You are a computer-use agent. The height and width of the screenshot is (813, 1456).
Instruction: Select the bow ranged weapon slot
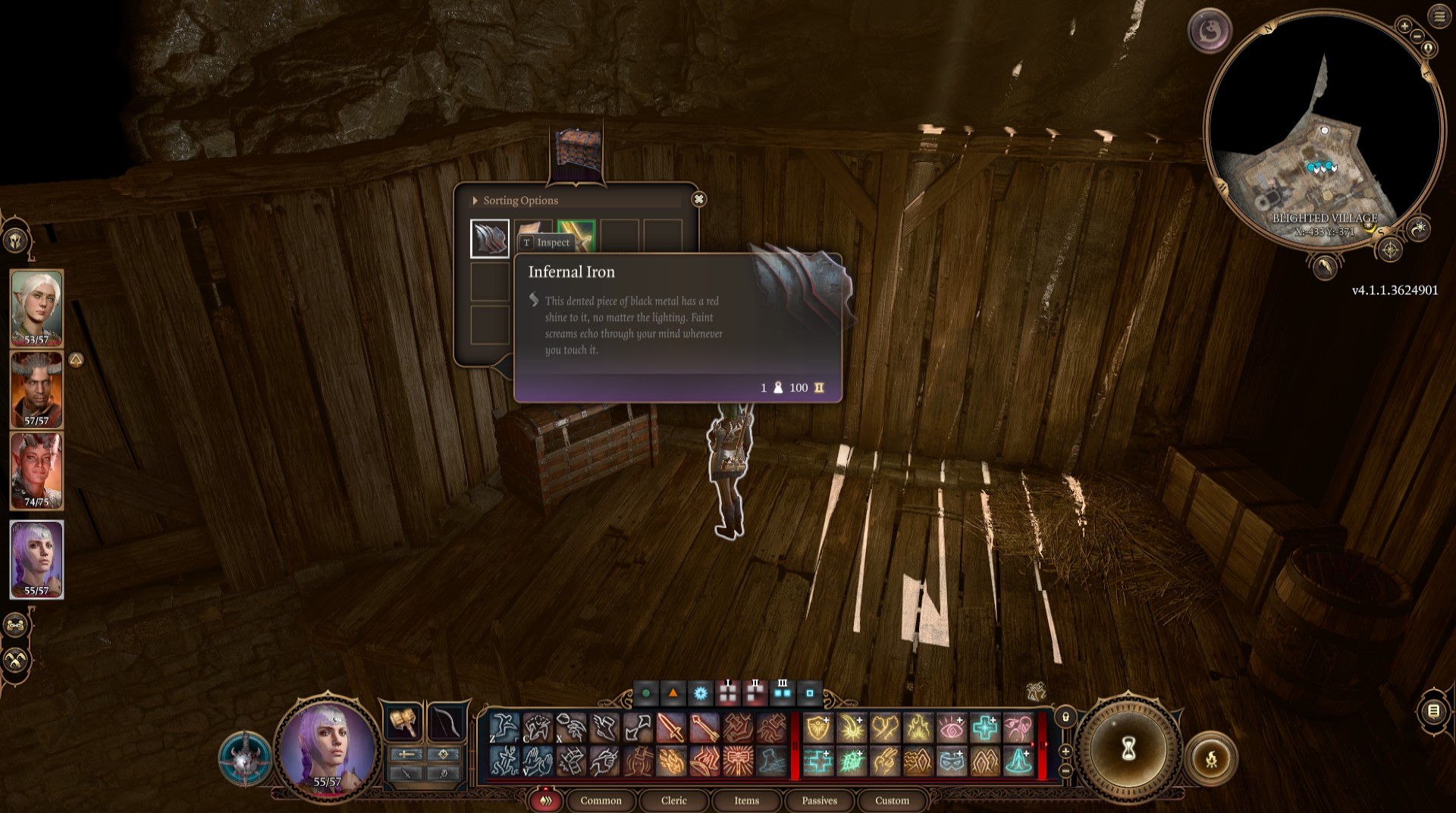coord(445,720)
